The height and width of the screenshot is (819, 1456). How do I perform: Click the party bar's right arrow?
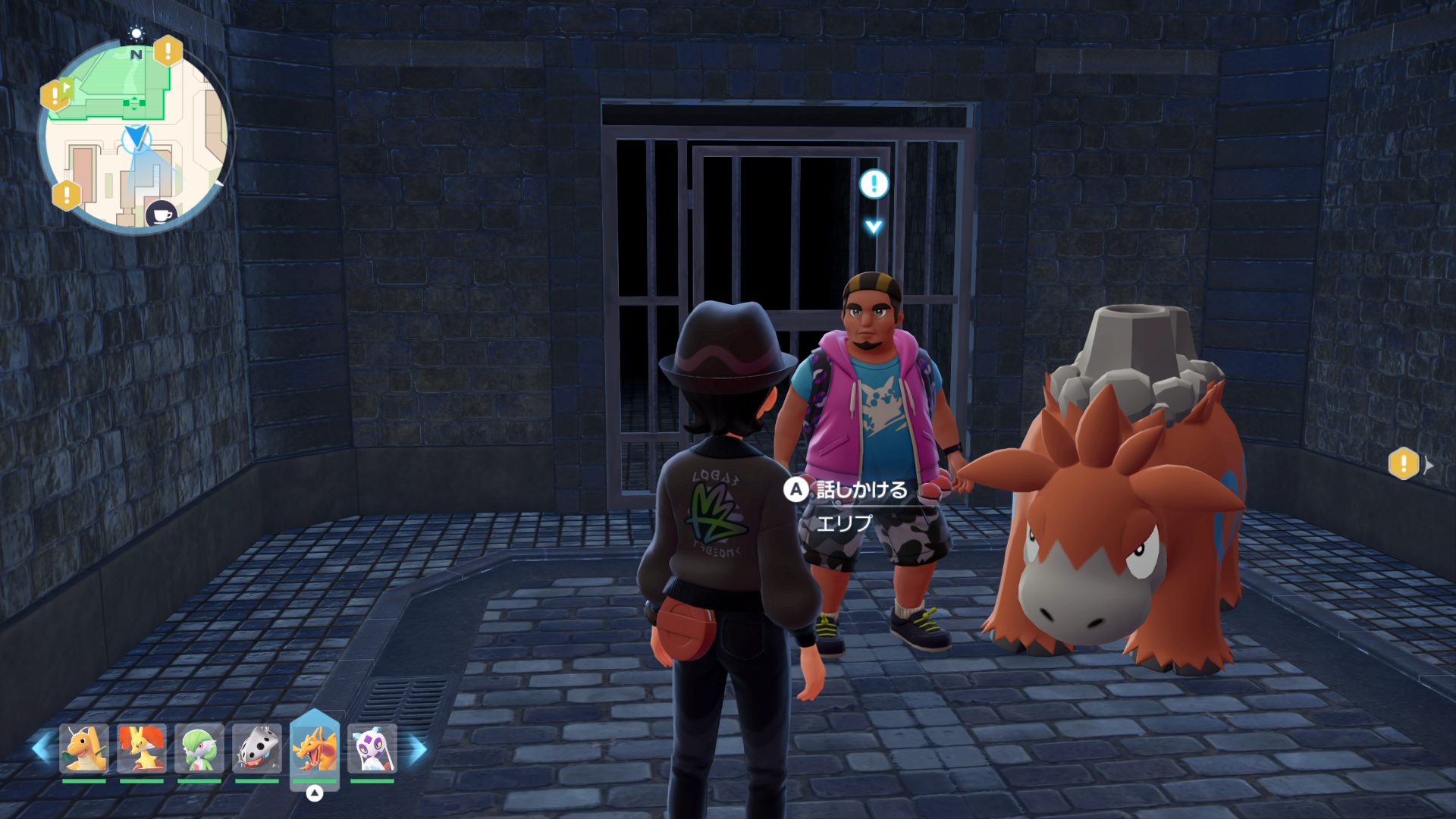[418, 749]
